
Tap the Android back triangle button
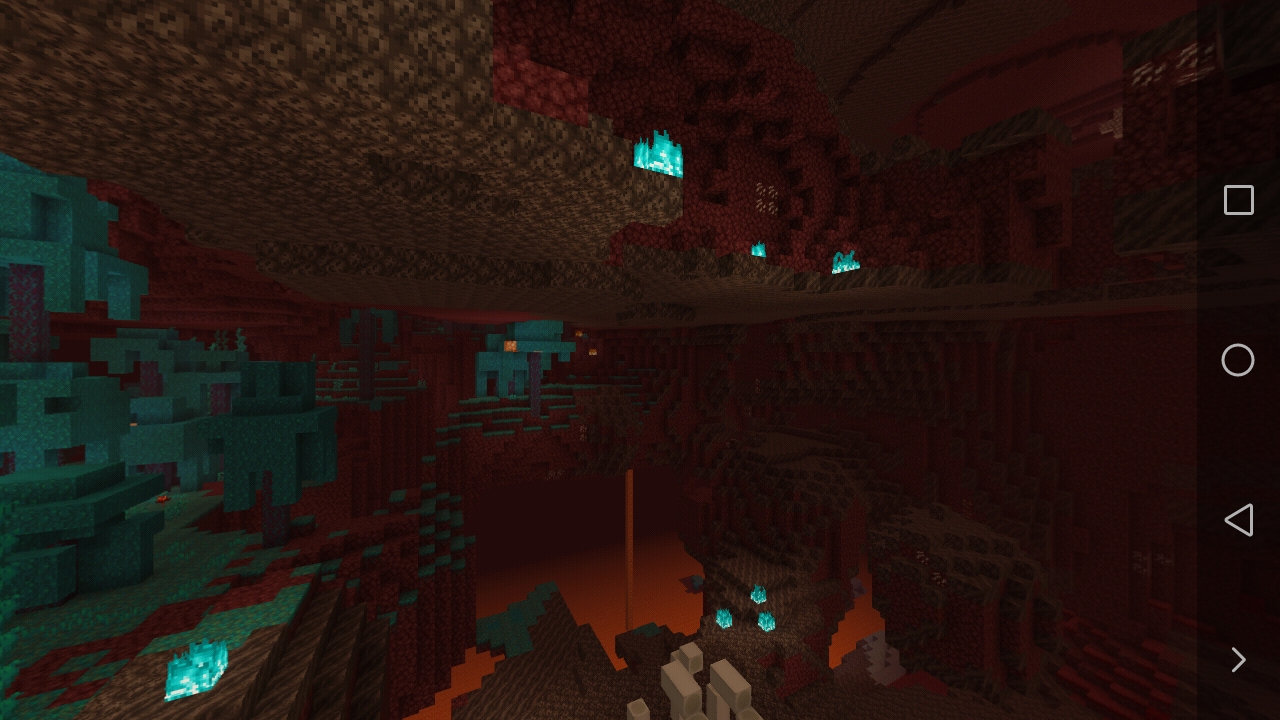coord(1238,520)
